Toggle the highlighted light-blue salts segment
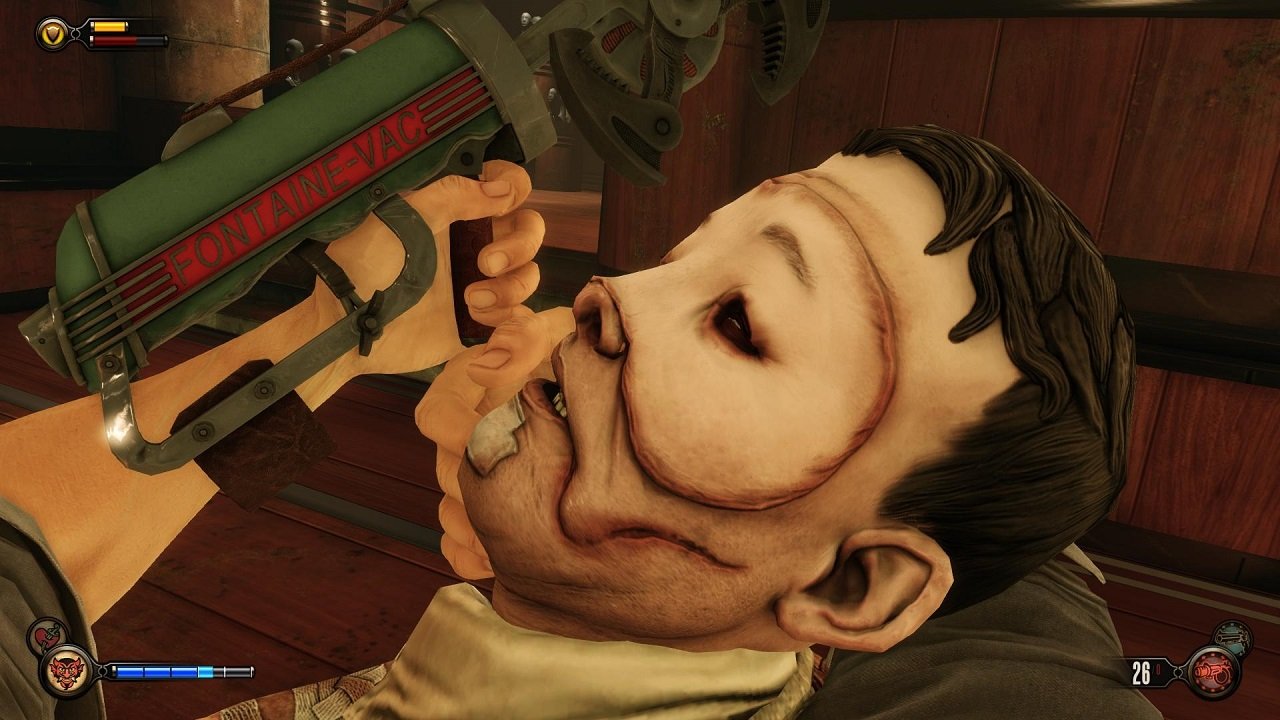Image resolution: width=1280 pixels, height=720 pixels. [x=205, y=671]
